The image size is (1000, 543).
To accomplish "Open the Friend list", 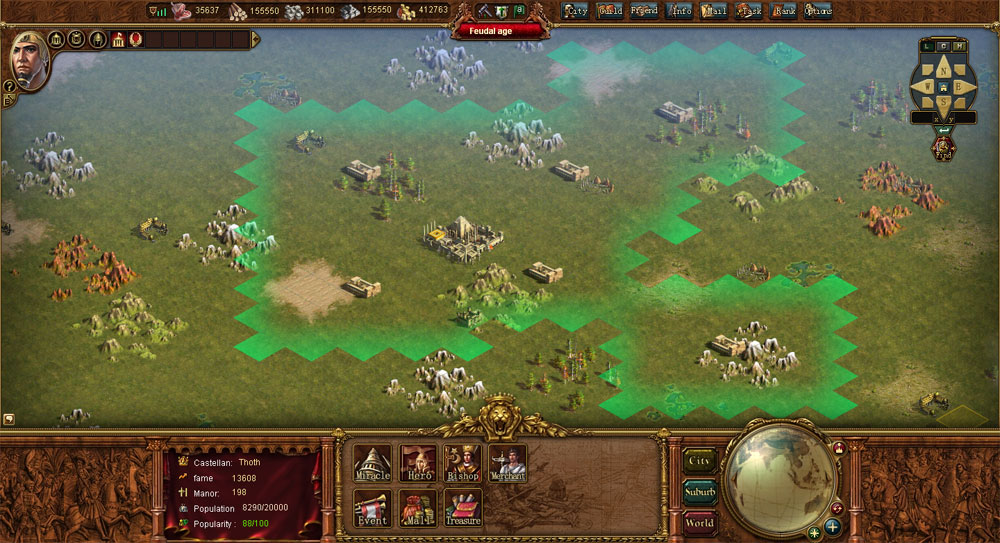I will click(644, 11).
